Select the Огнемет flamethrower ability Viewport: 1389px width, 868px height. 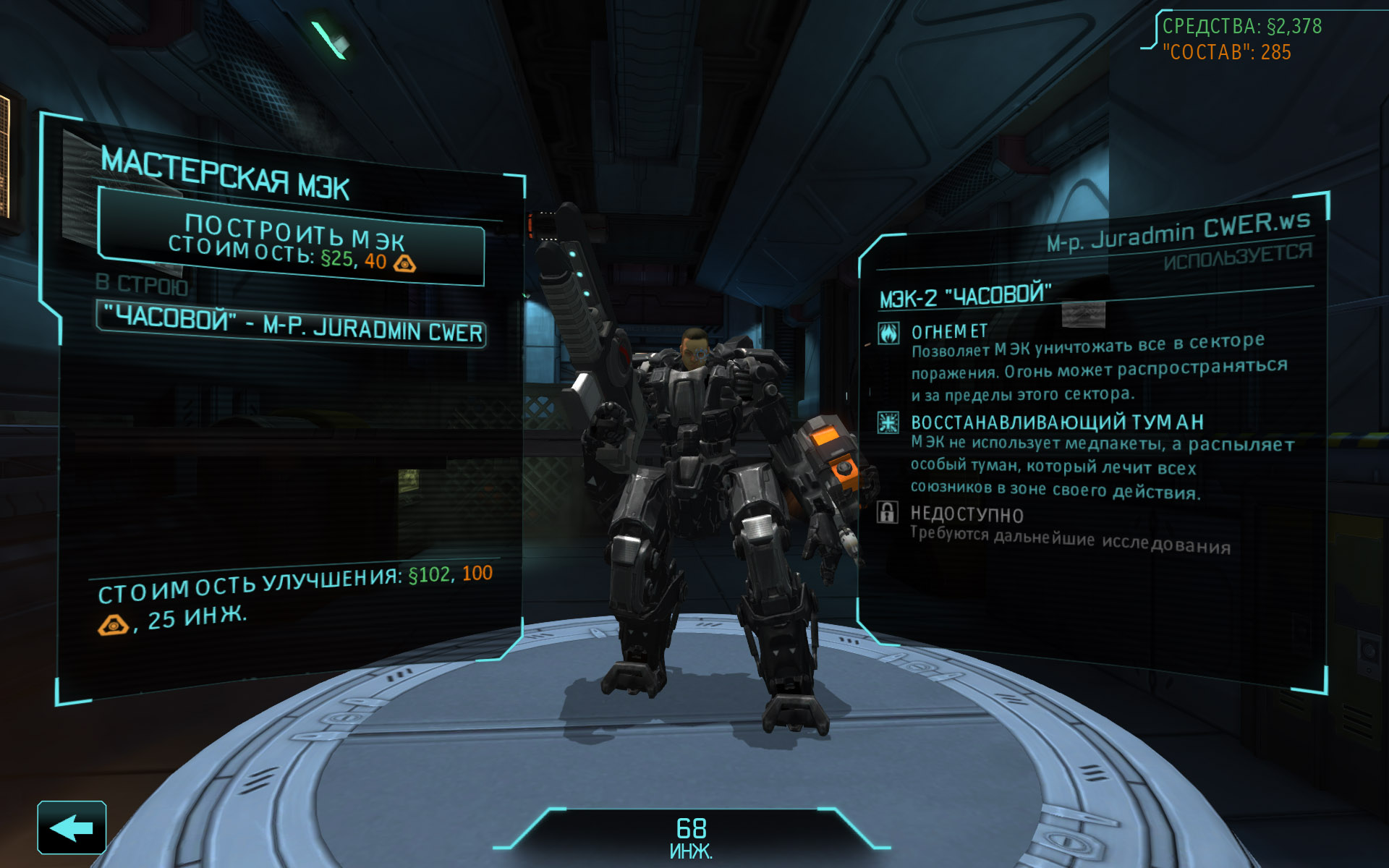click(948, 332)
